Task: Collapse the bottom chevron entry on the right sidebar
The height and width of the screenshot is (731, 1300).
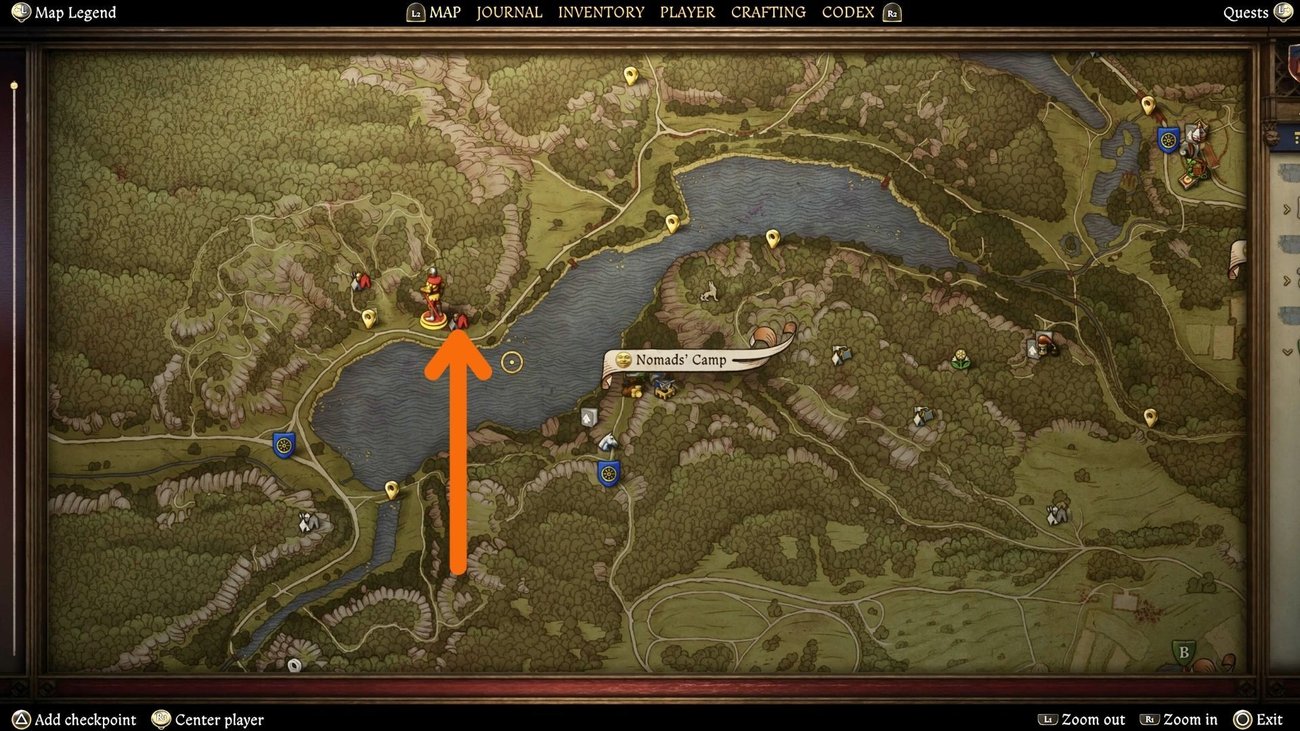Action: point(1288,352)
